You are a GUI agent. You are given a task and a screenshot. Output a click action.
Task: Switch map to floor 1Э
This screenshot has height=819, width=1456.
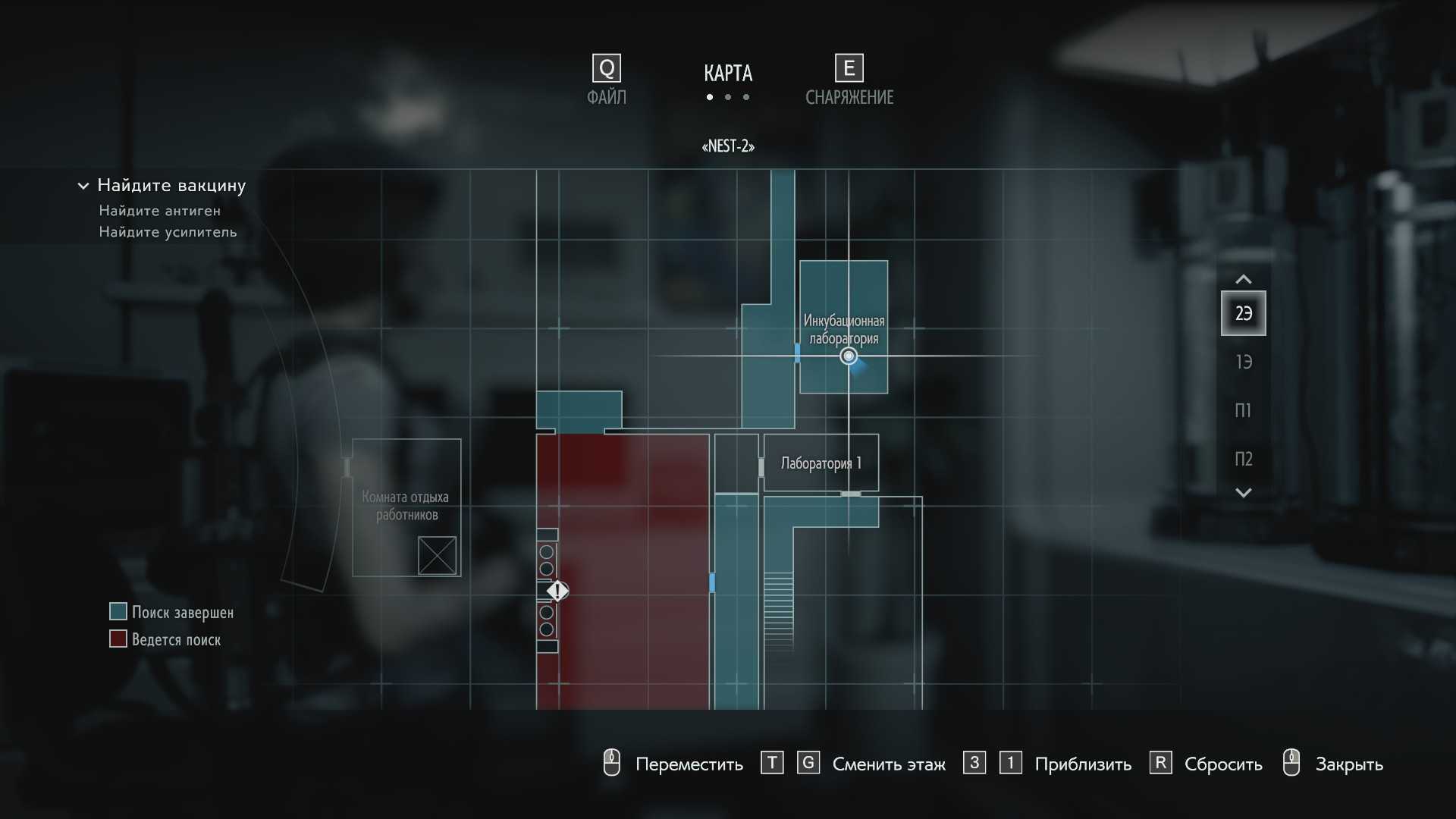click(x=1243, y=362)
